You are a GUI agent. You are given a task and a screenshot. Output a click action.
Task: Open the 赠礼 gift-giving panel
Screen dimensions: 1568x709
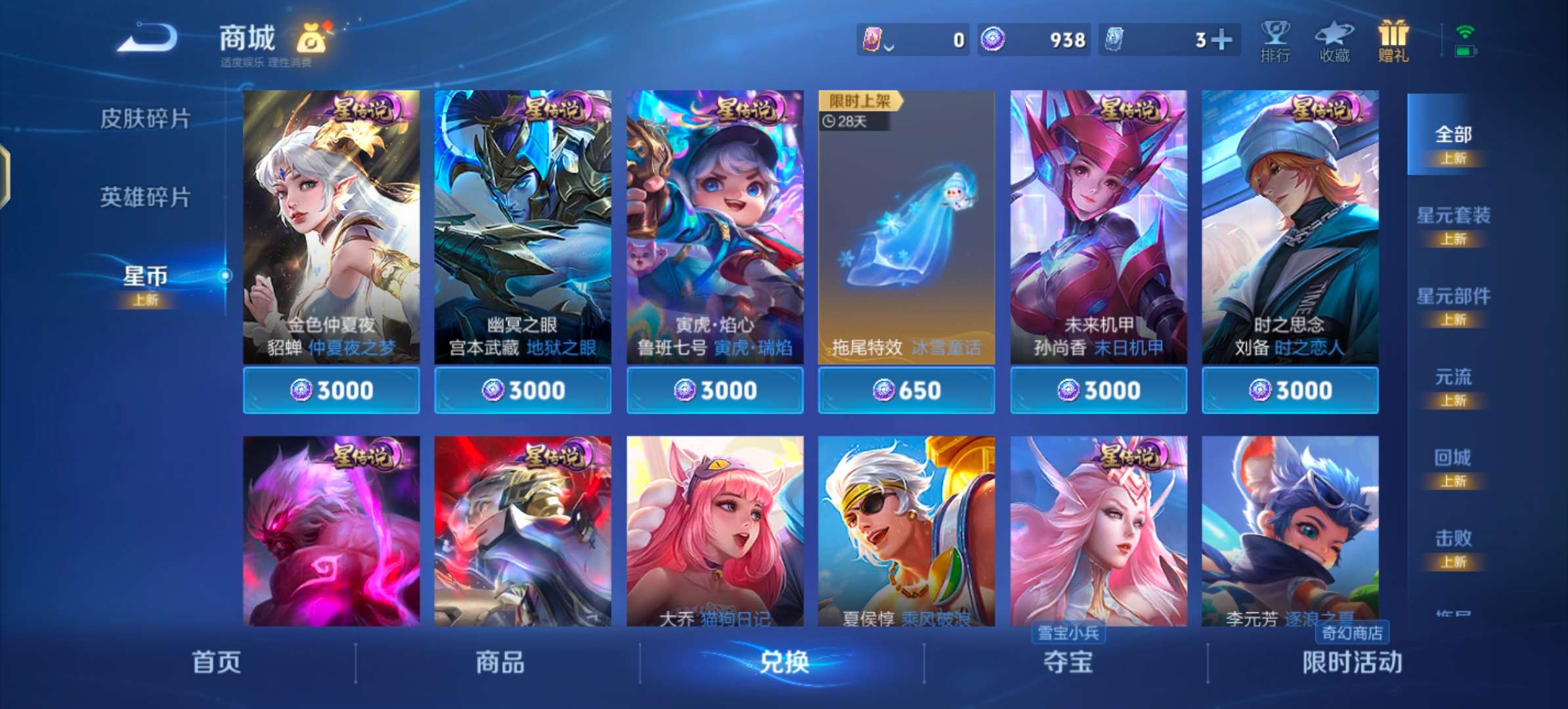[1393, 39]
